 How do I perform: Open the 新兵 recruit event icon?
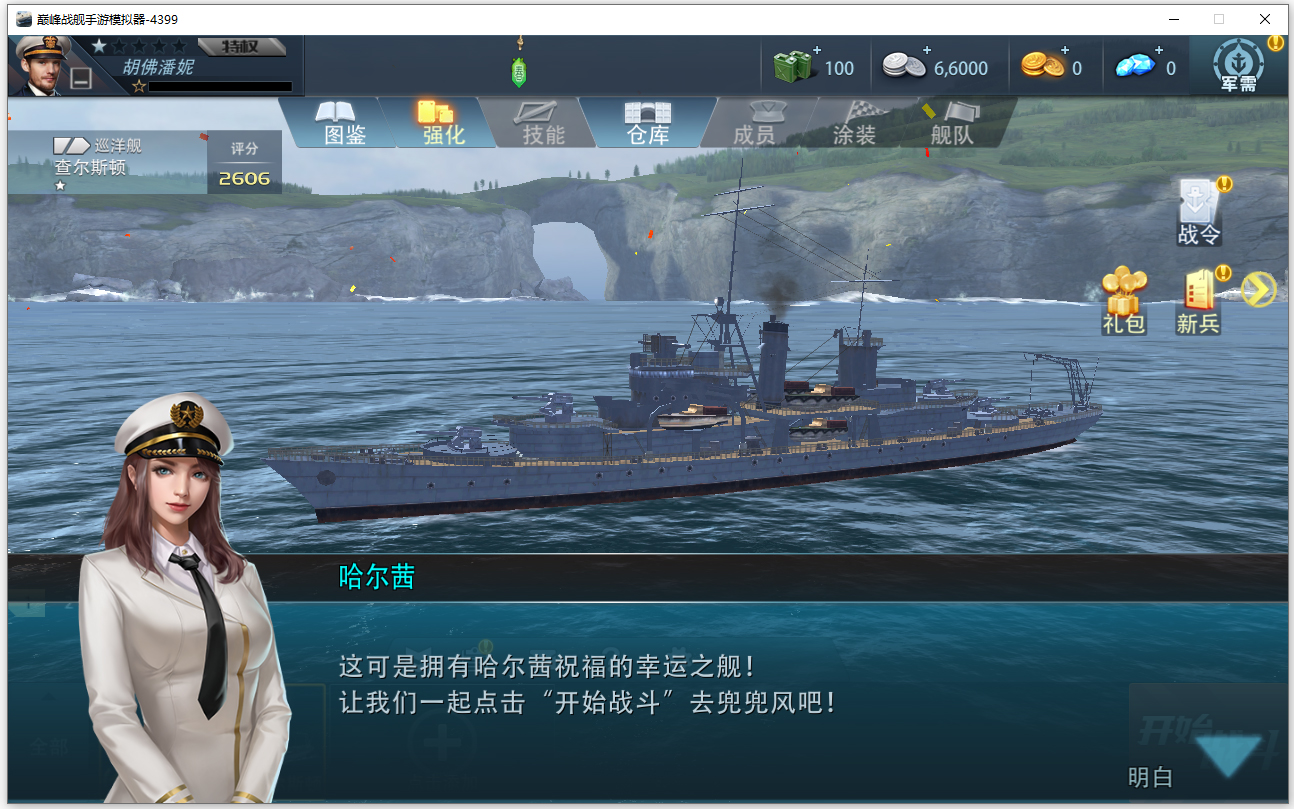point(1197,290)
